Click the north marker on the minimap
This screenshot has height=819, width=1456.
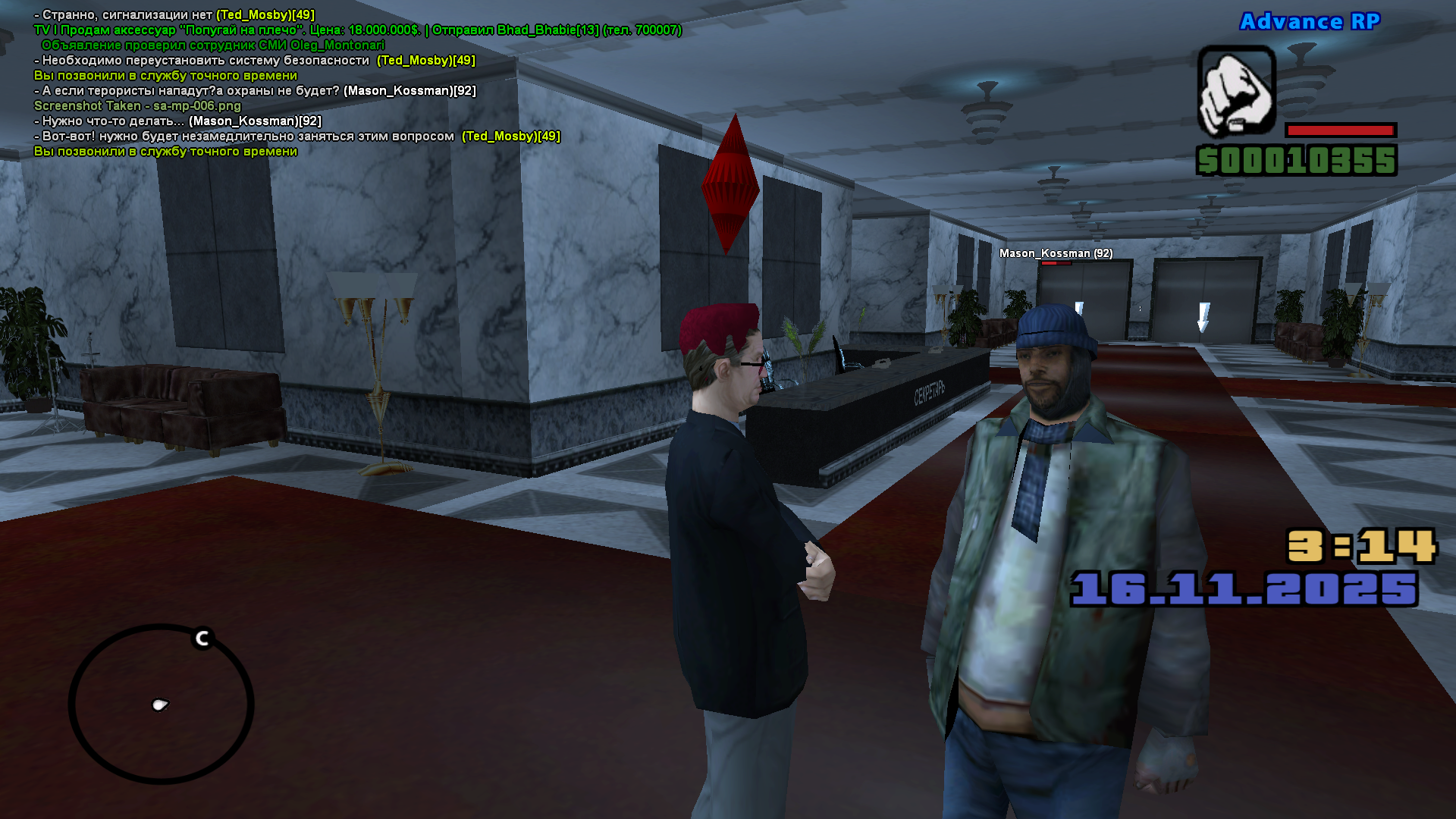(x=201, y=637)
